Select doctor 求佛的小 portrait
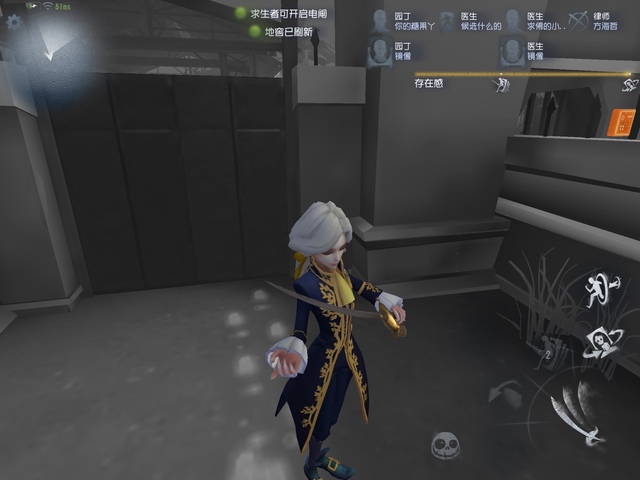This screenshot has width=640, height=480. [x=513, y=21]
